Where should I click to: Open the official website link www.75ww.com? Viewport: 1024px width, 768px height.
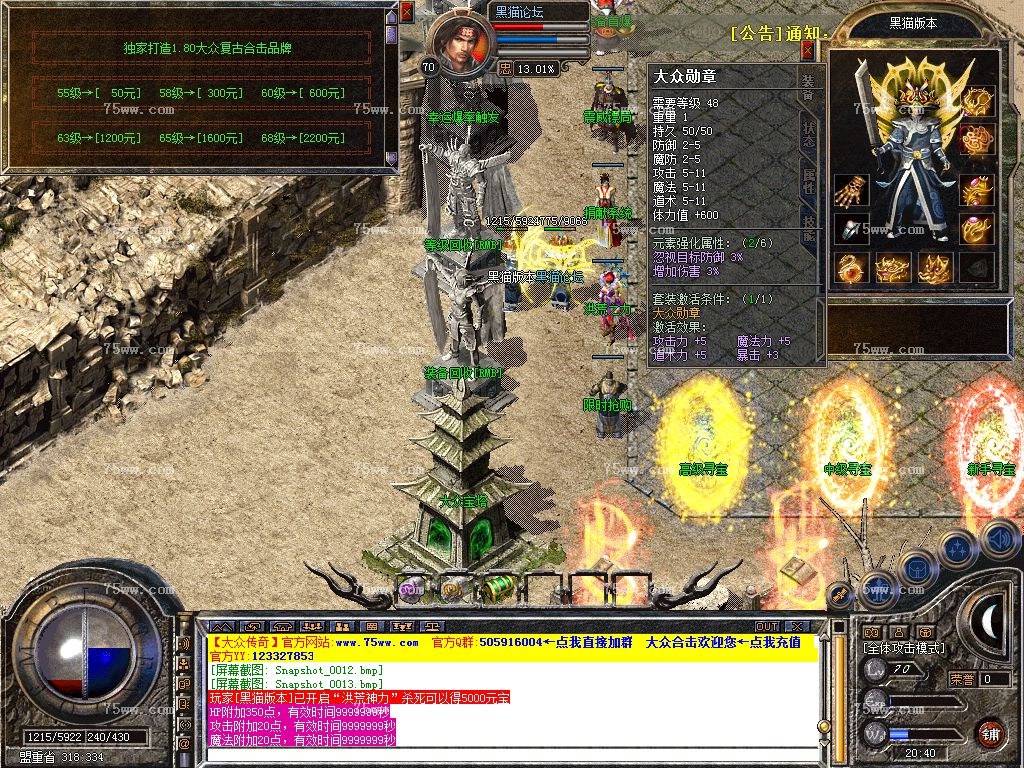pos(376,642)
